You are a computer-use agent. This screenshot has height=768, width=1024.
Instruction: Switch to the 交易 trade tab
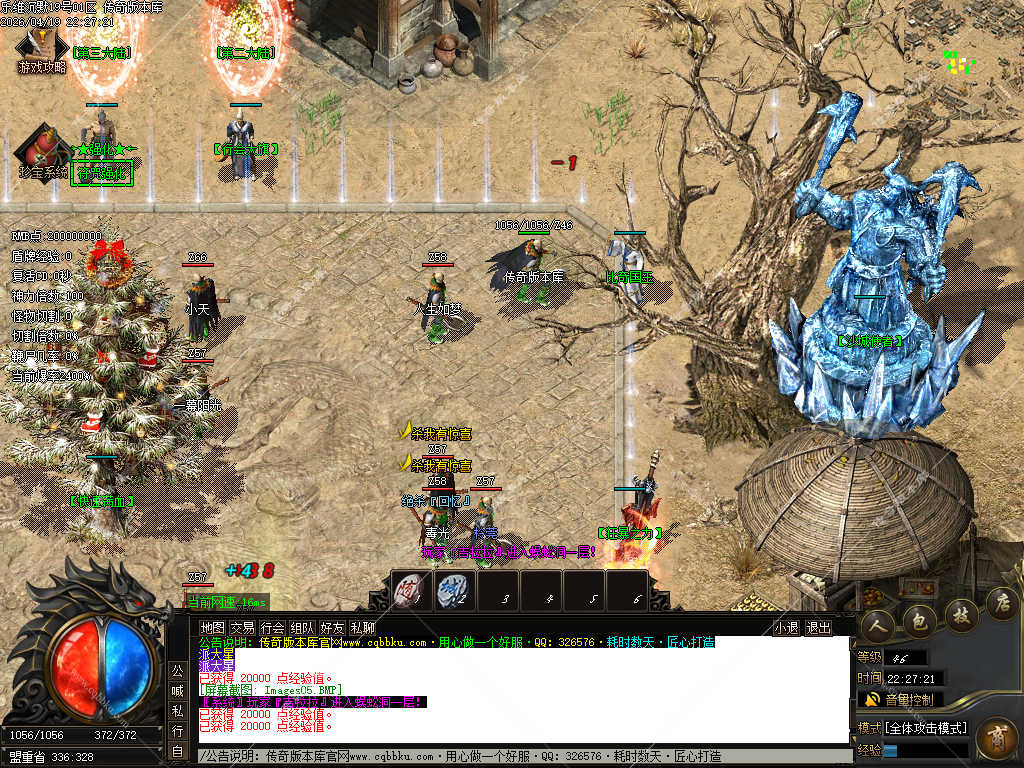click(242, 628)
